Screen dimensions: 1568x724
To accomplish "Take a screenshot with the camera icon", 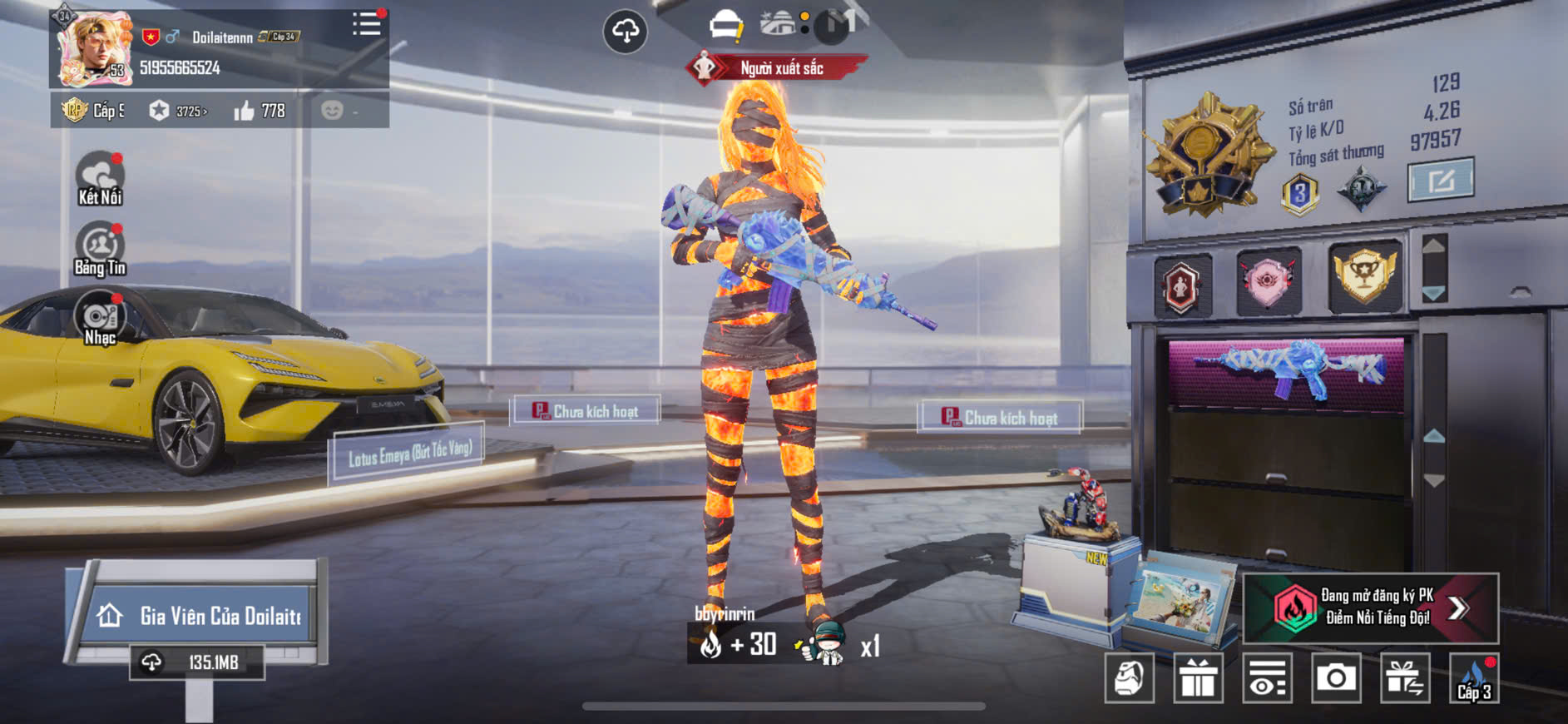I will pyautogui.click(x=1336, y=678).
